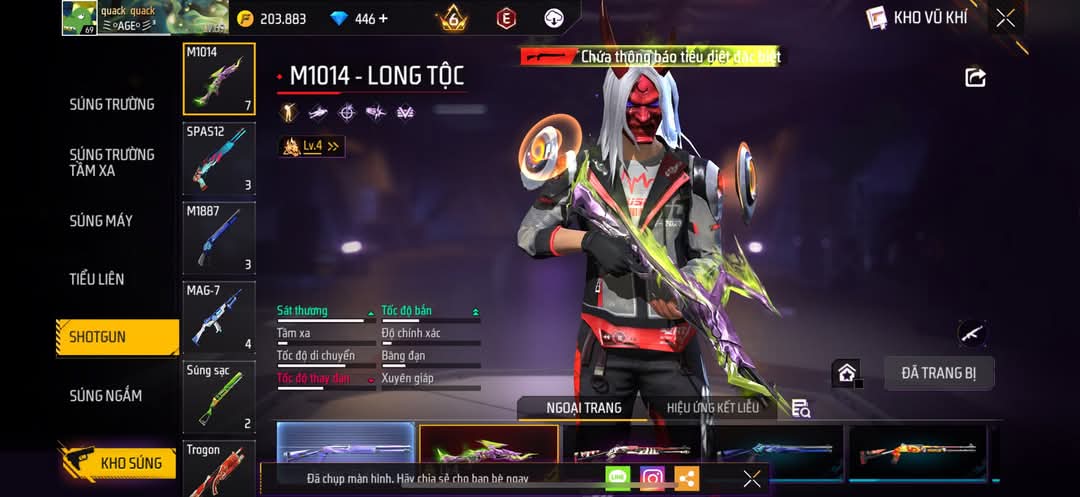Open the NGOẠI TRANG tab

click(x=583, y=408)
